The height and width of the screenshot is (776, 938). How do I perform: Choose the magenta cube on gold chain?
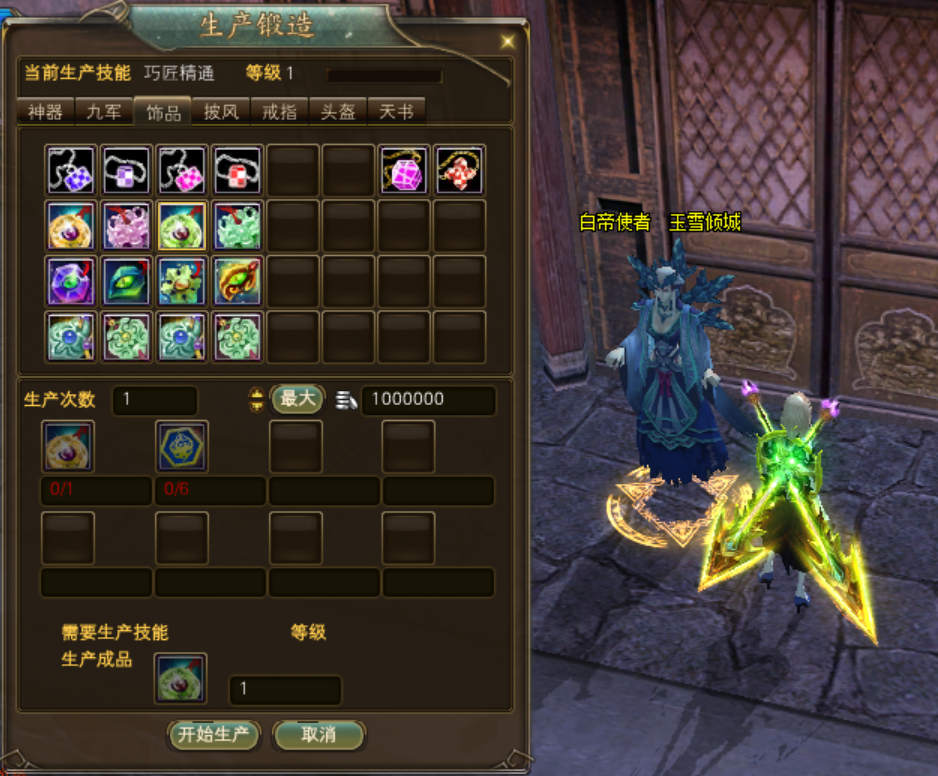(404, 170)
